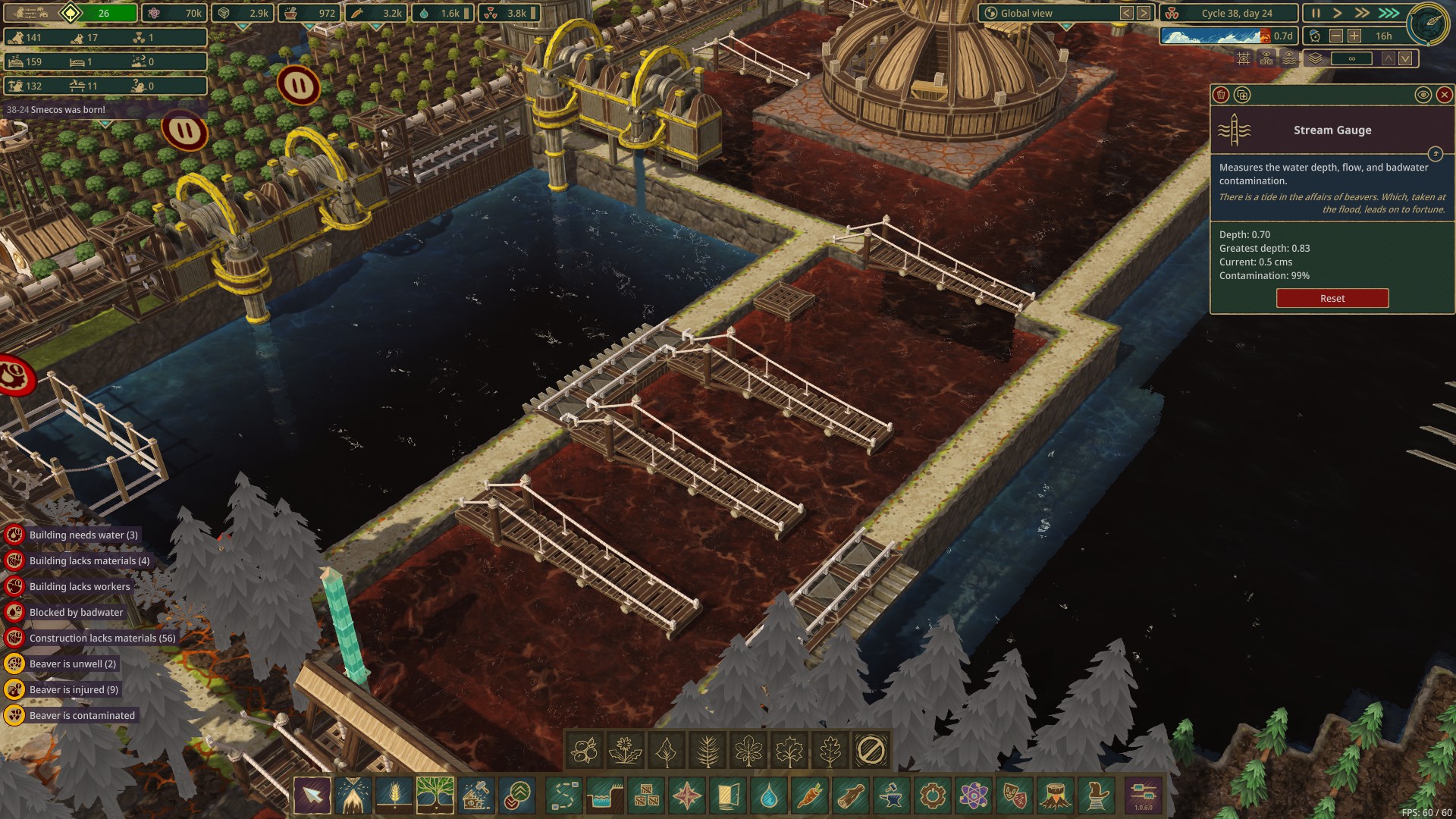Viewport: 1456px width, 819px height.
Task: Switch to next district with right arrow
Action: (1144, 13)
